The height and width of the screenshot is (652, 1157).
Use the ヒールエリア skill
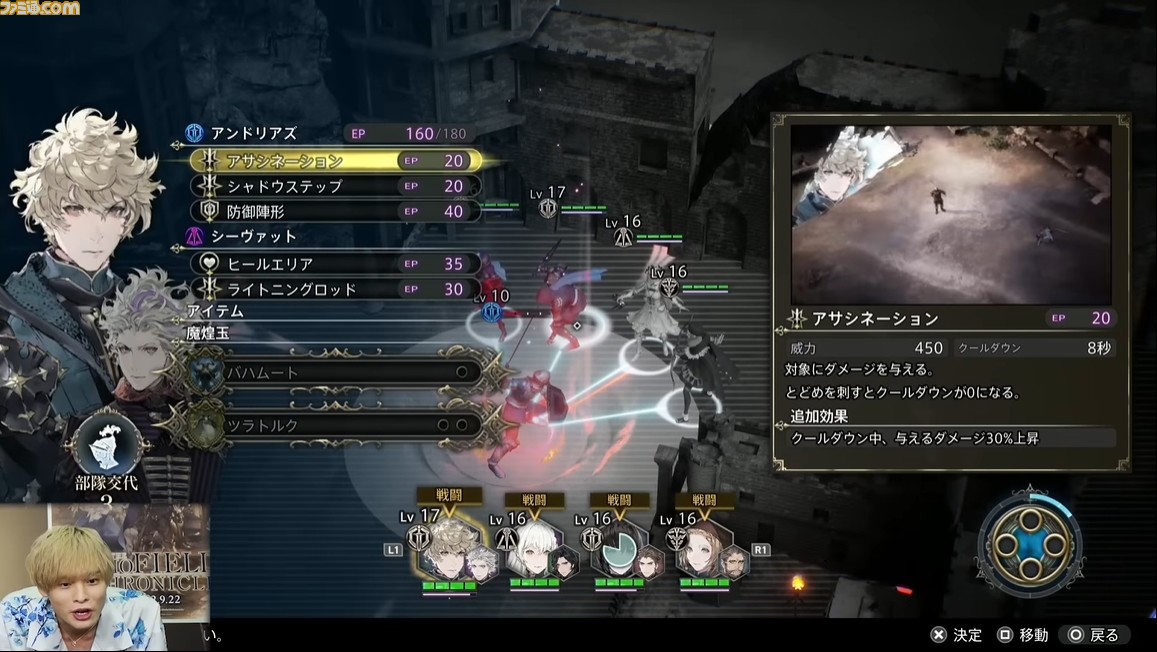tap(335, 264)
